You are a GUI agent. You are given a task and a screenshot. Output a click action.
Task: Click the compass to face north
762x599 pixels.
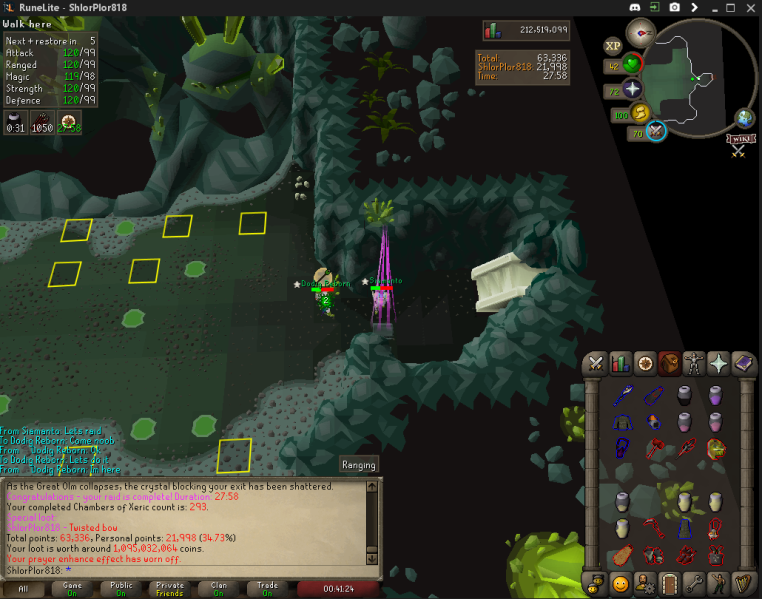[642, 34]
